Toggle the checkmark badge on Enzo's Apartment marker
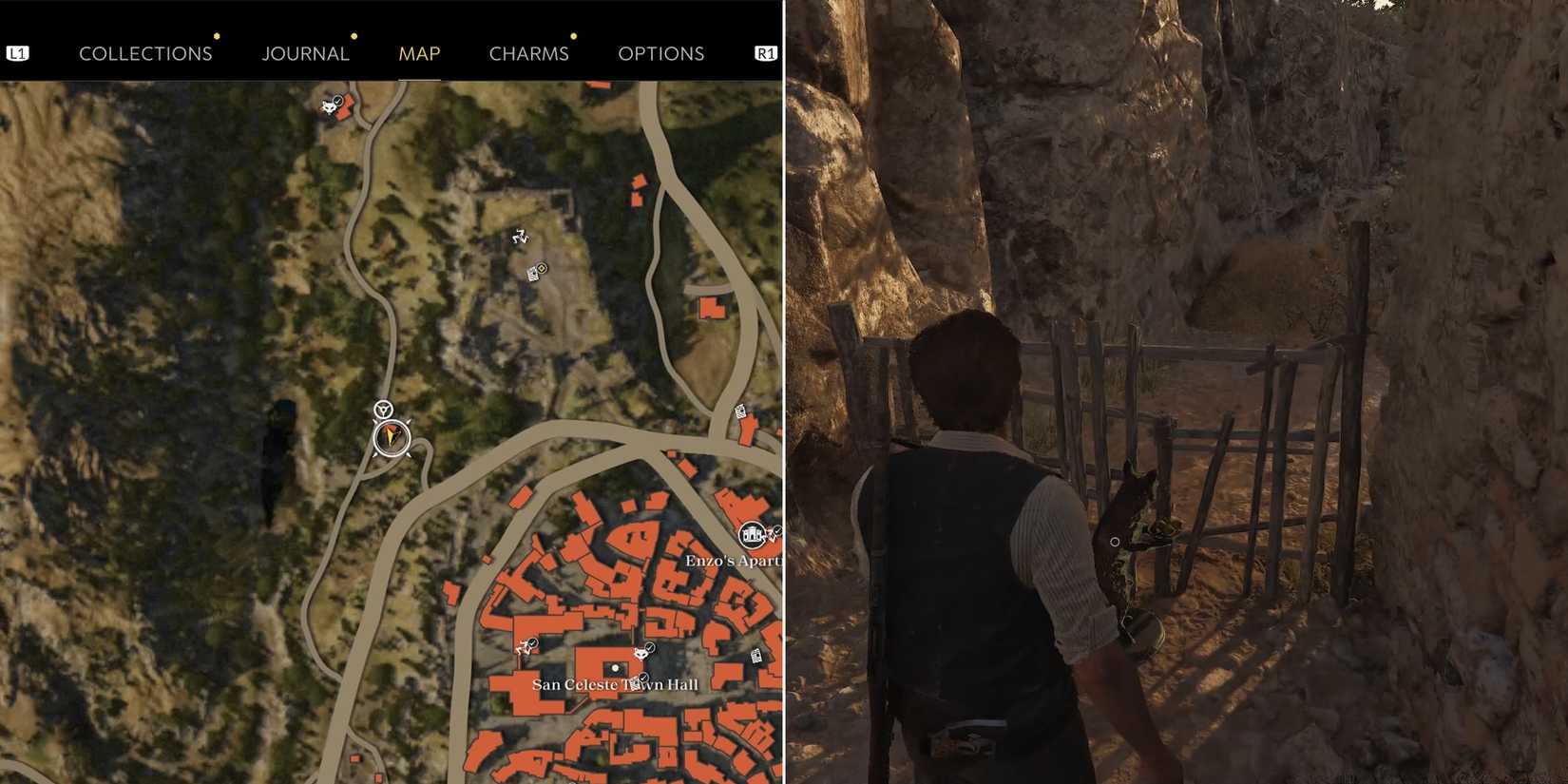The width and height of the screenshot is (1568, 784). click(x=777, y=531)
